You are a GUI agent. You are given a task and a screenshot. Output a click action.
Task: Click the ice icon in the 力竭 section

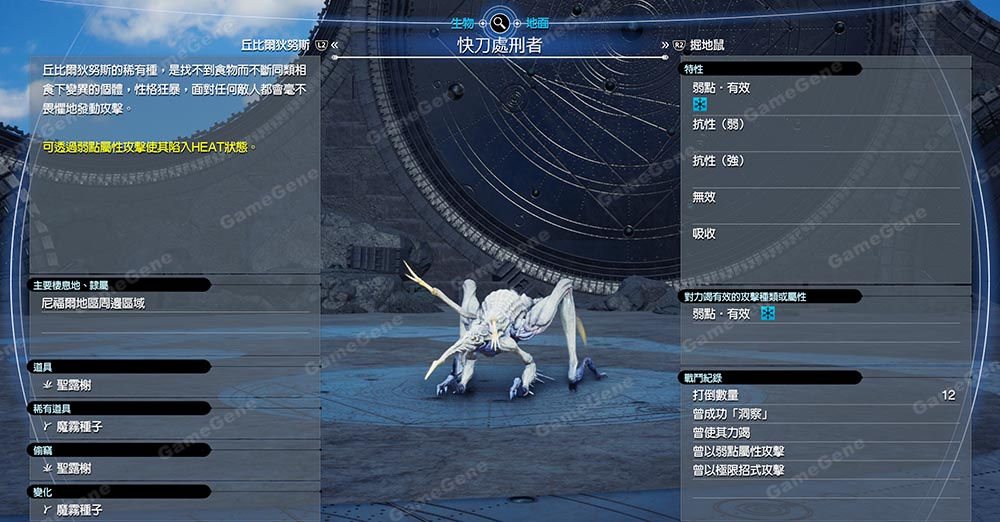click(x=767, y=314)
